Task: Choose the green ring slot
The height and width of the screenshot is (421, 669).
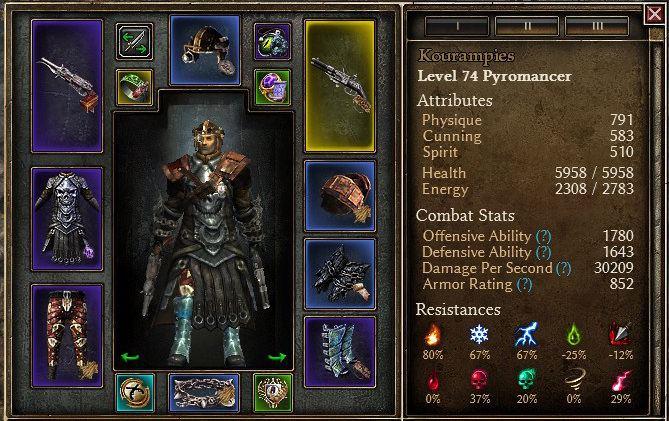Action: (x=134, y=88)
